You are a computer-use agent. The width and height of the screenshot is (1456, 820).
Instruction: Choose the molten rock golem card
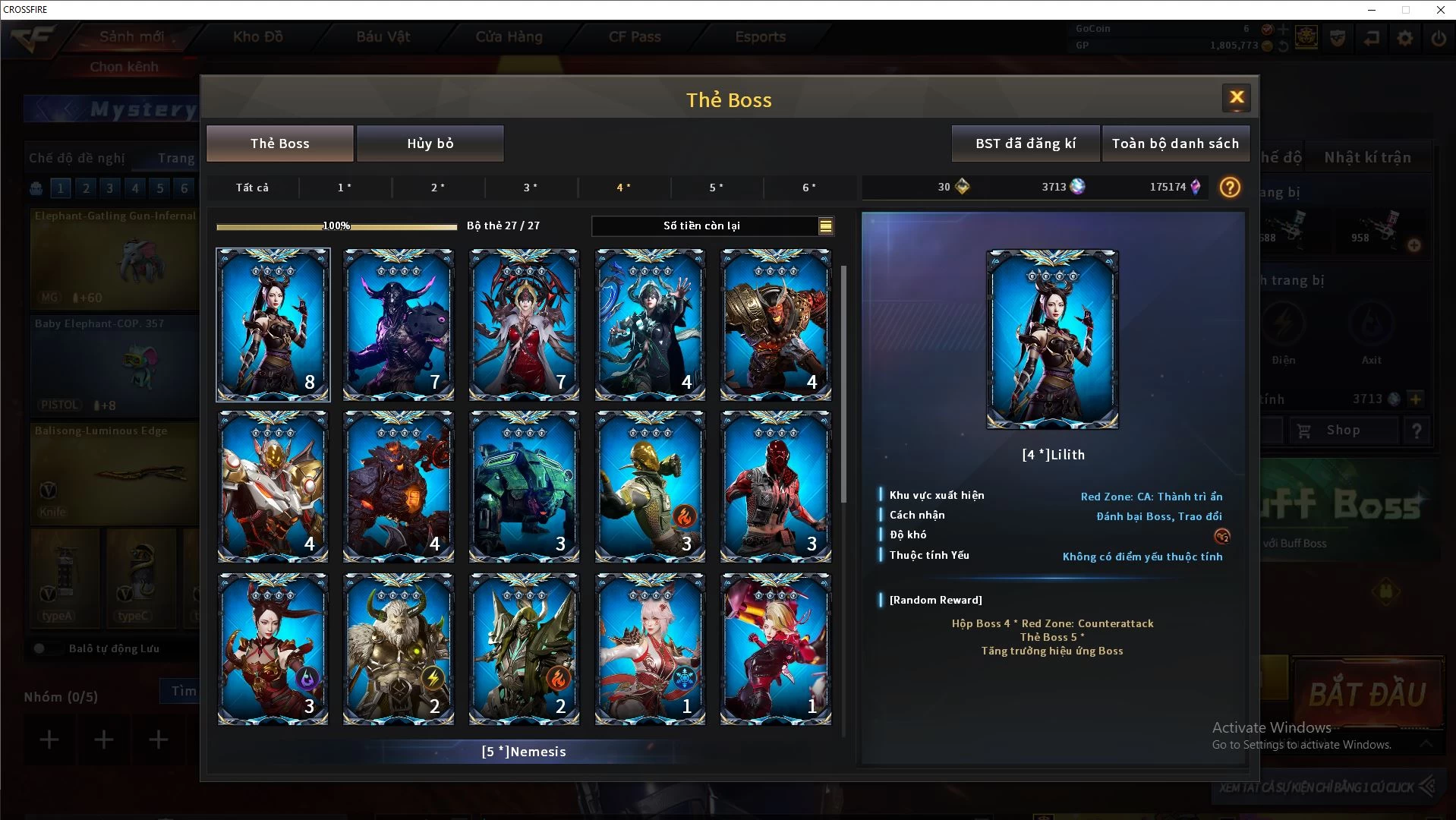click(399, 487)
